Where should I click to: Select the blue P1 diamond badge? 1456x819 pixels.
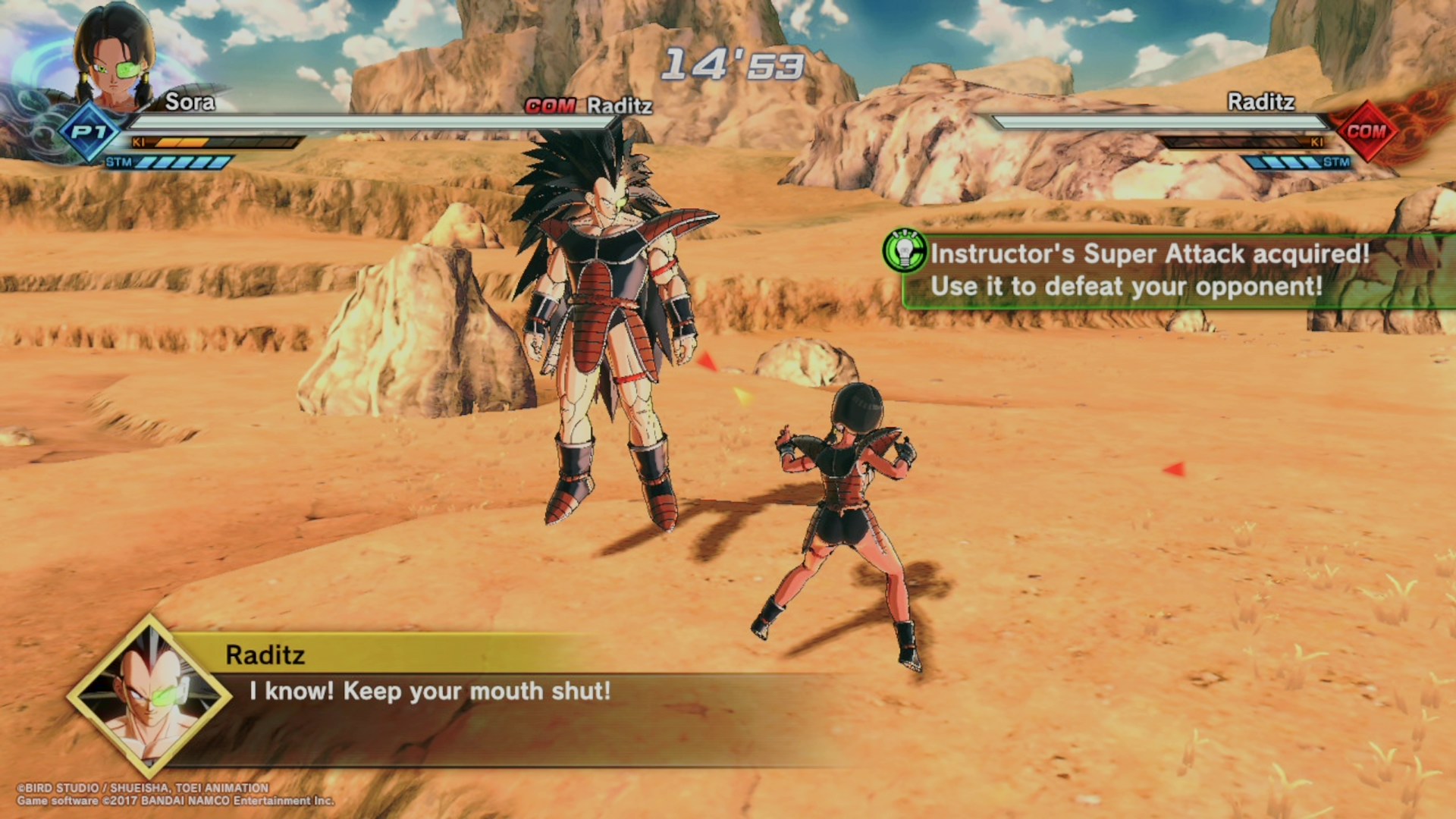(x=89, y=133)
